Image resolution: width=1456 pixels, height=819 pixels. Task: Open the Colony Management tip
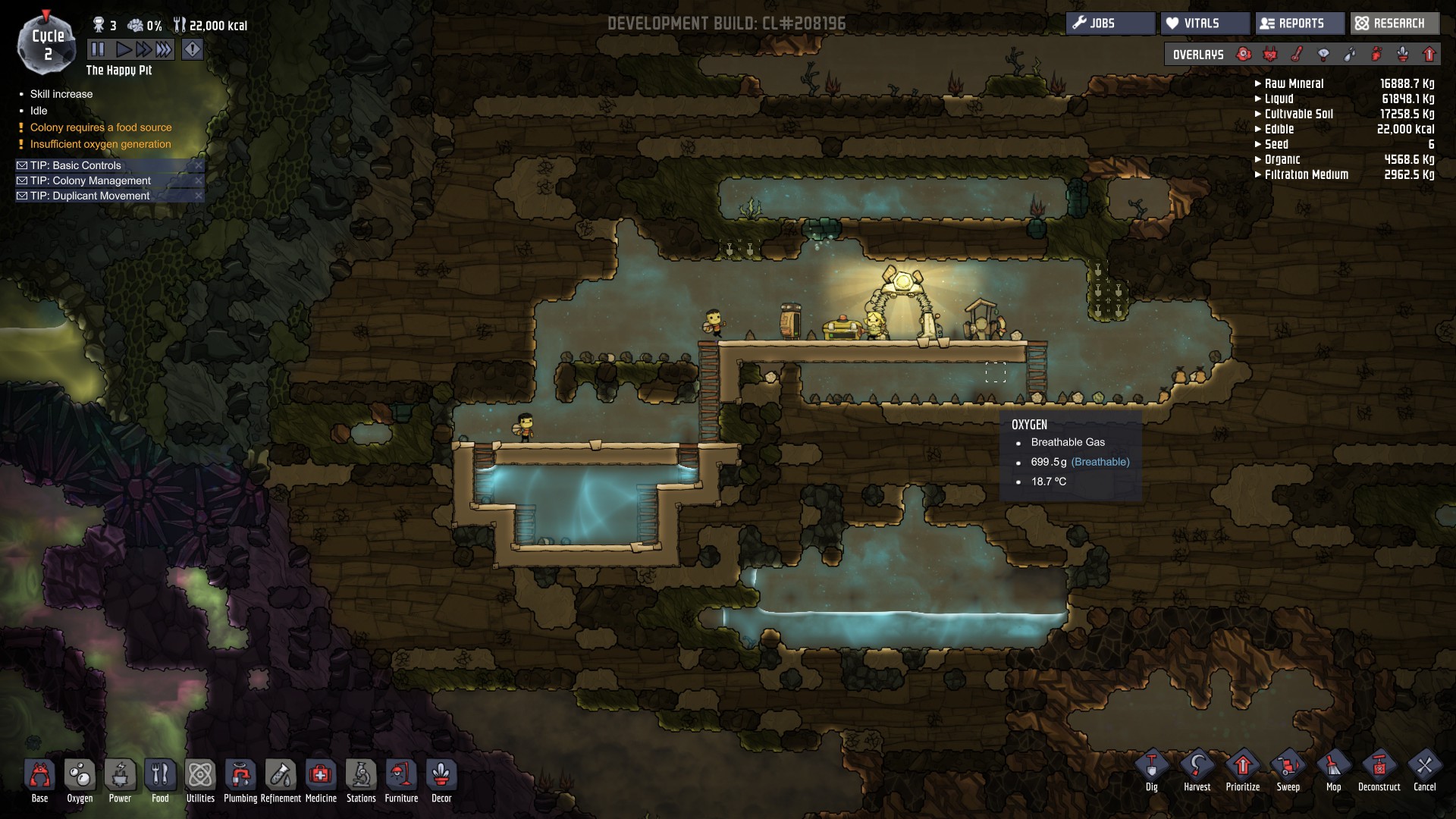click(x=90, y=180)
